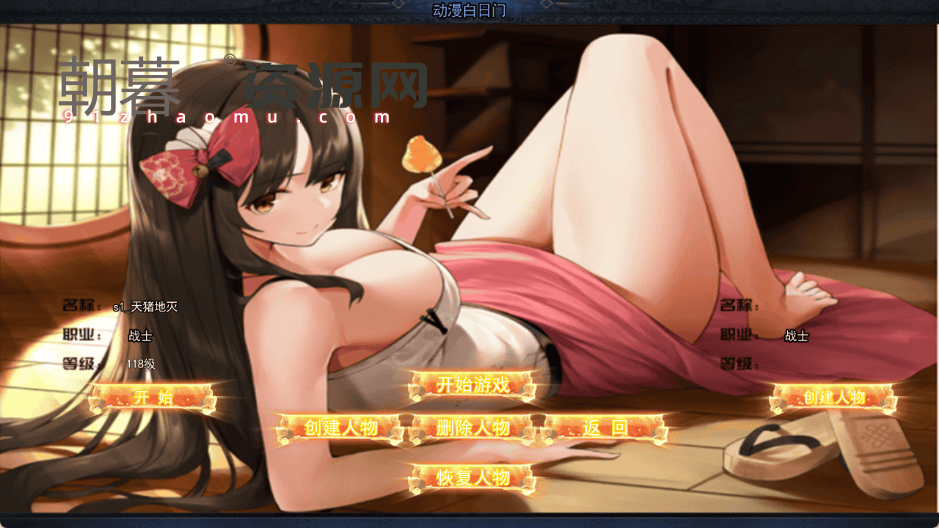The width and height of the screenshot is (939, 528).
Task: Click the center 创建人物 button beside 删除人物
Action: (x=340, y=429)
